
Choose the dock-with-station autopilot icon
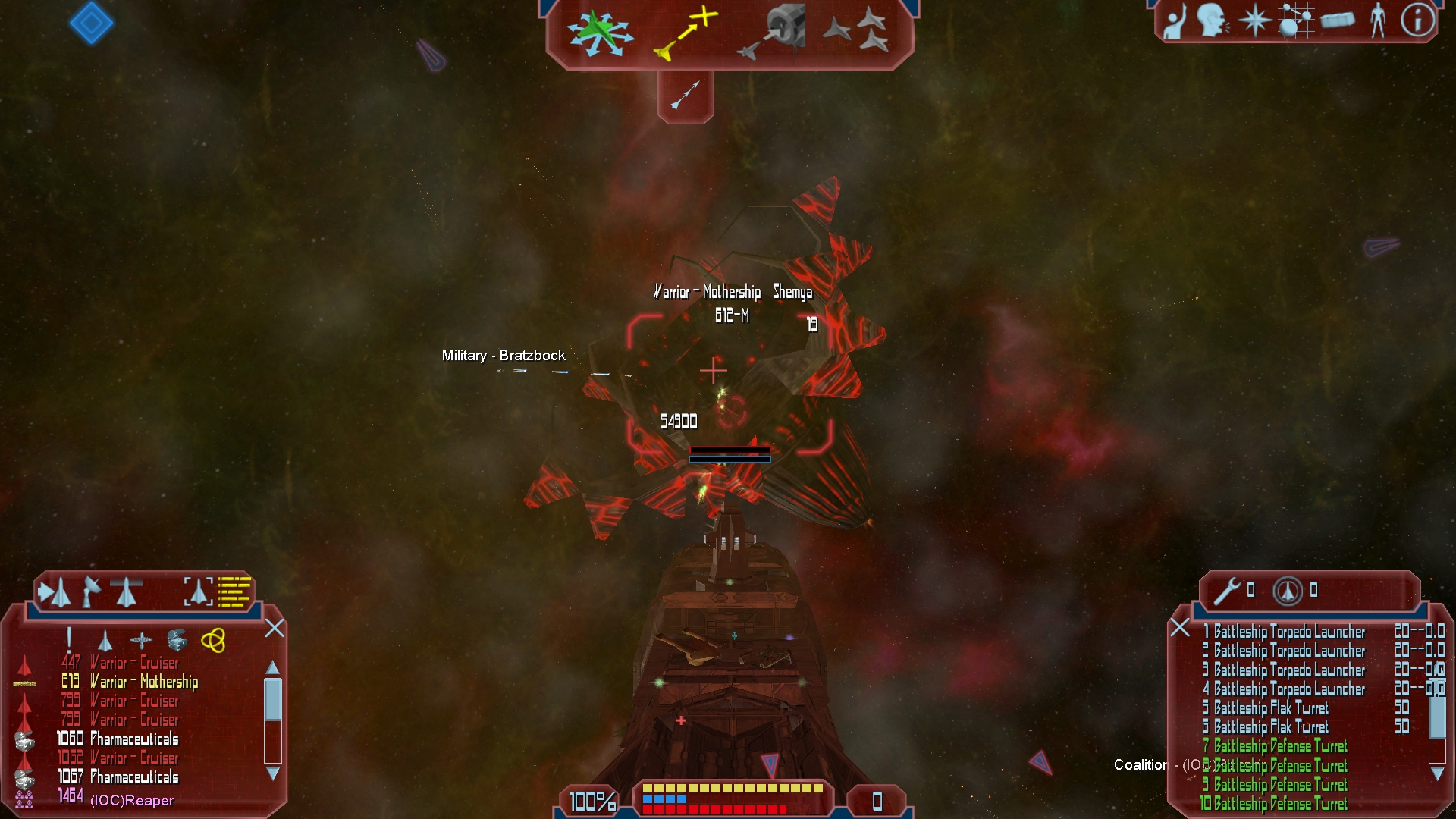click(x=770, y=33)
